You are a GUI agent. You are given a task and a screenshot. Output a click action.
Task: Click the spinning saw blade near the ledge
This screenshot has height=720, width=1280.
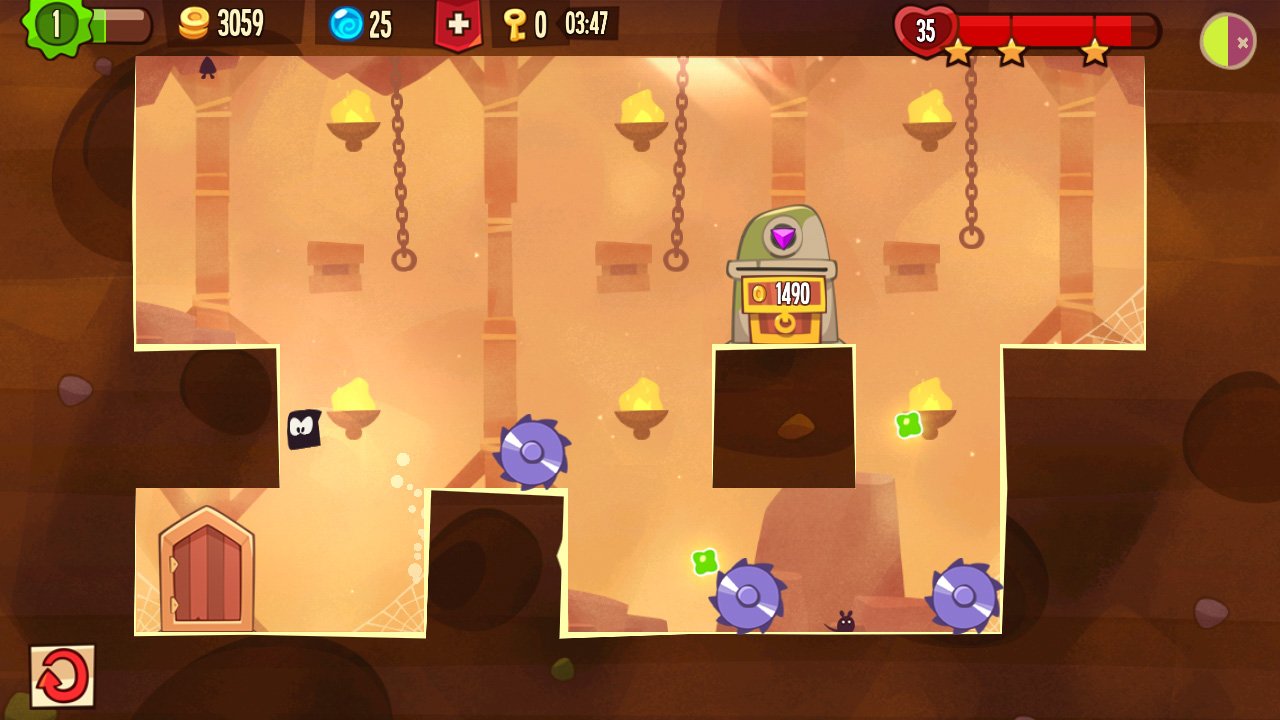click(534, 453)
